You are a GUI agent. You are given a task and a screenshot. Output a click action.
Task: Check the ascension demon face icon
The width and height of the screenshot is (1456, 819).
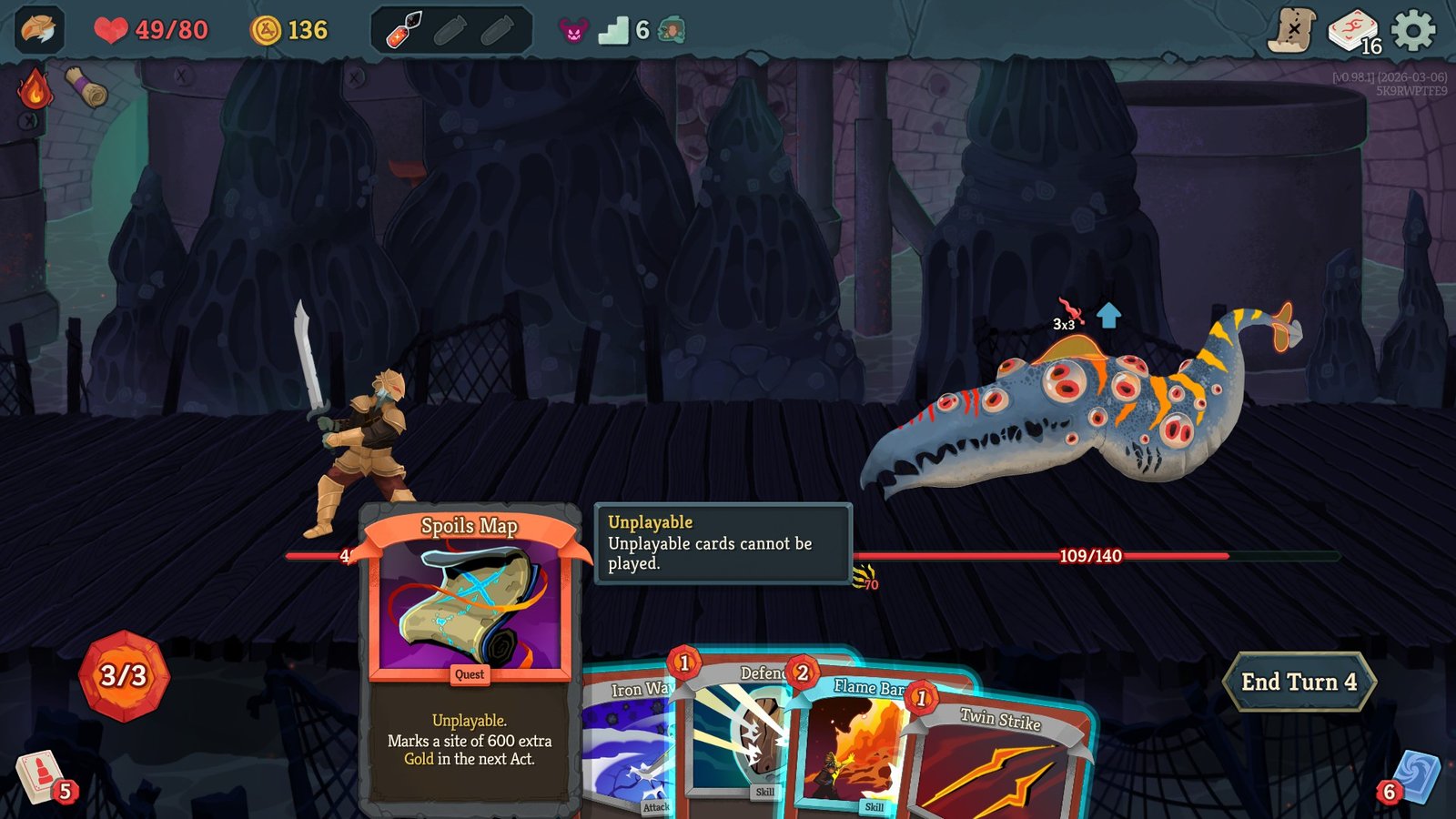coord(573,32)
